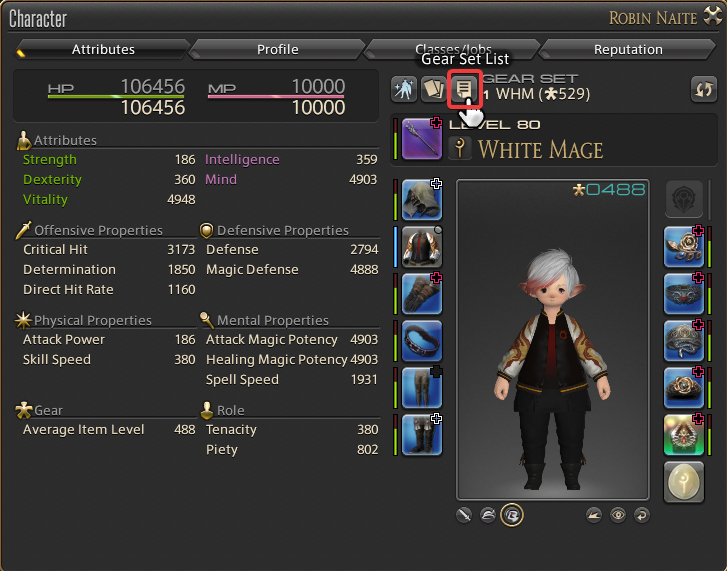
Task: Click the update gear set arrows button
Action: click(704, 90)
